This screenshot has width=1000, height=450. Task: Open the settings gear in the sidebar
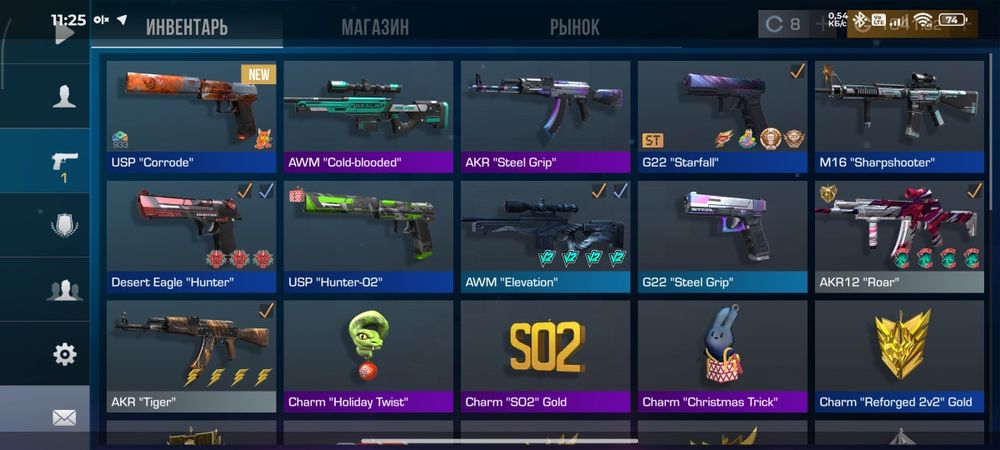click(x=64, y=353)
